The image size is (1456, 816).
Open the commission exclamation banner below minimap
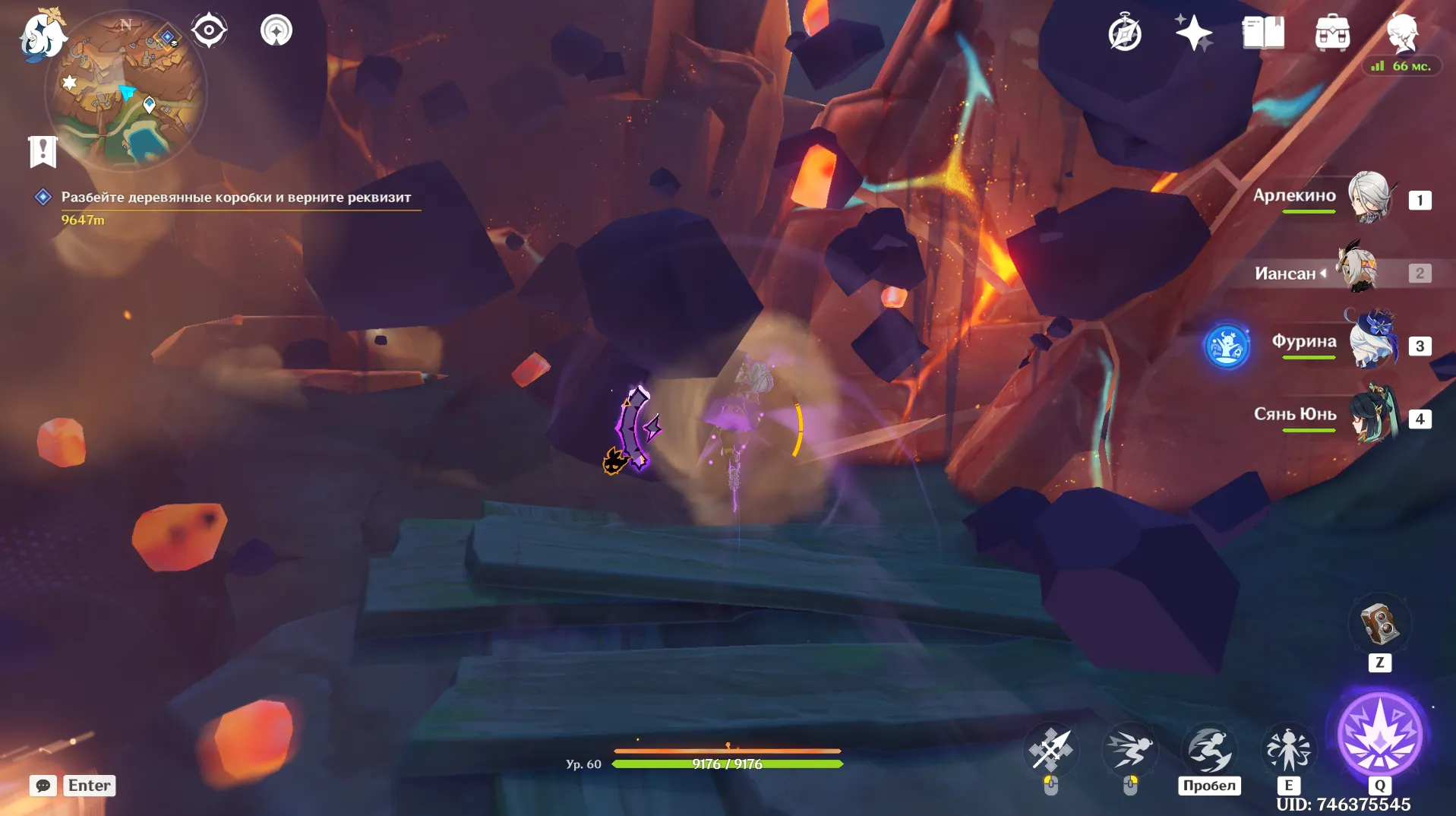click(x=43, y=150)
